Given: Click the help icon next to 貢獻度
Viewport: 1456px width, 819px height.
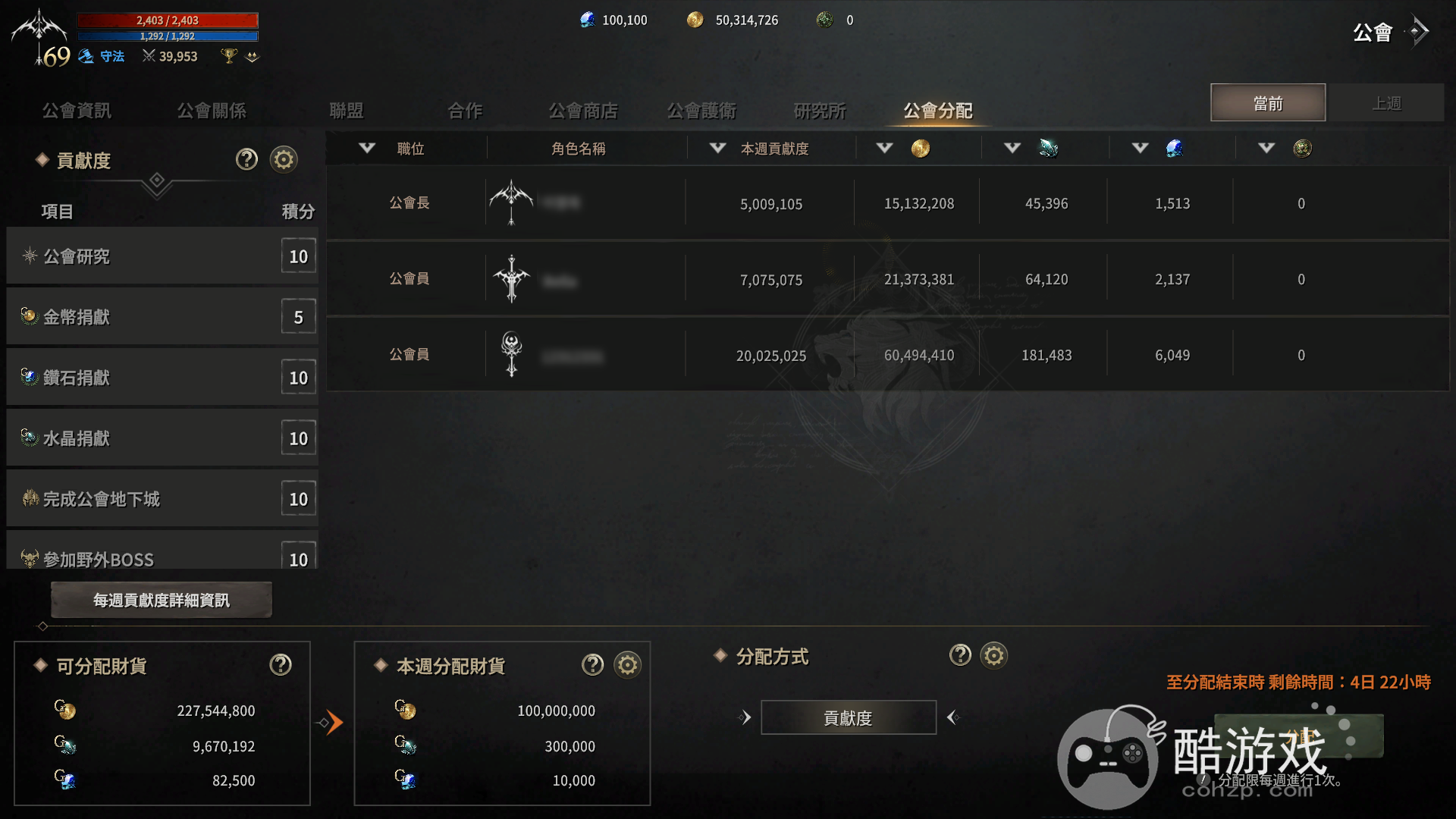Looking at the screenshot, I should [x=246, y=159].
